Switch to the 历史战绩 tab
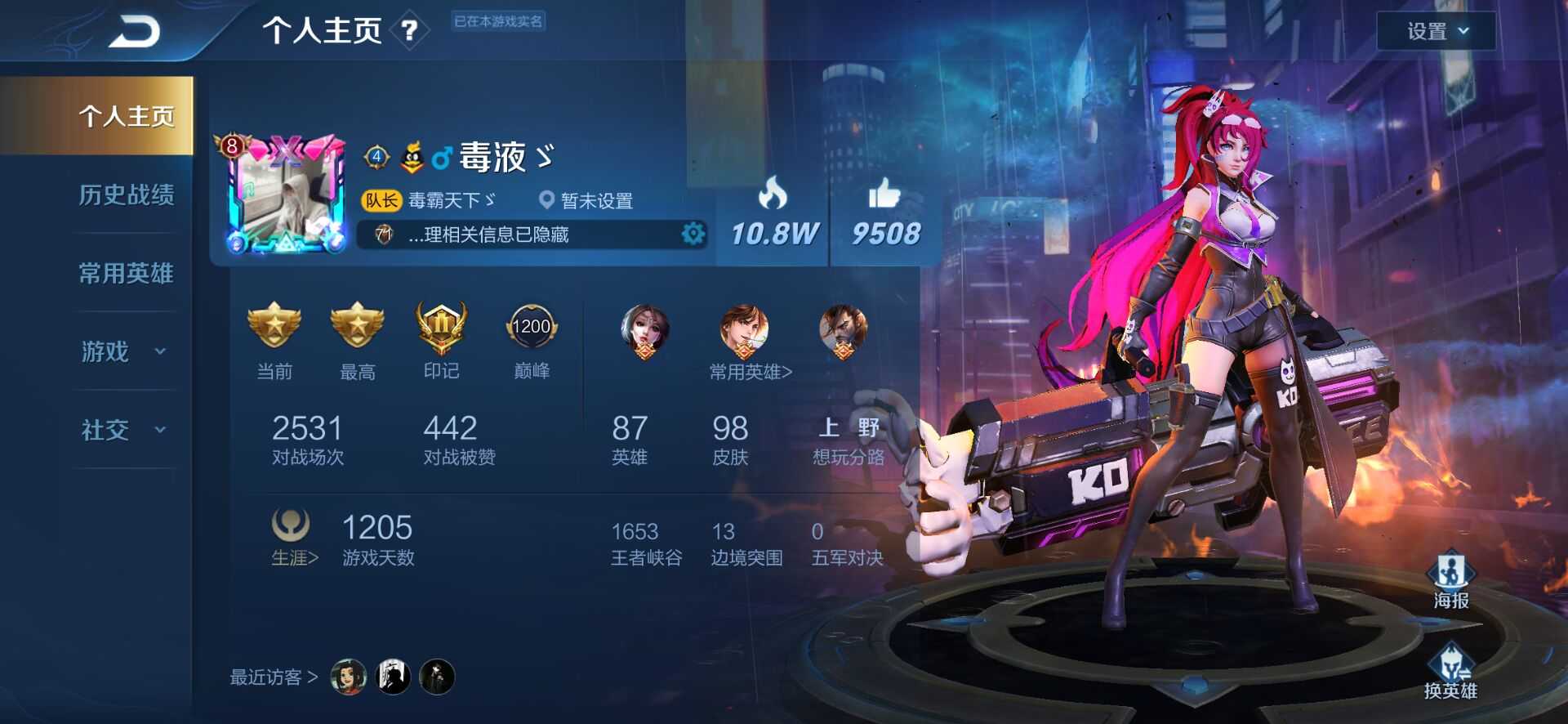1568x724 pixels. click(126, 194)
